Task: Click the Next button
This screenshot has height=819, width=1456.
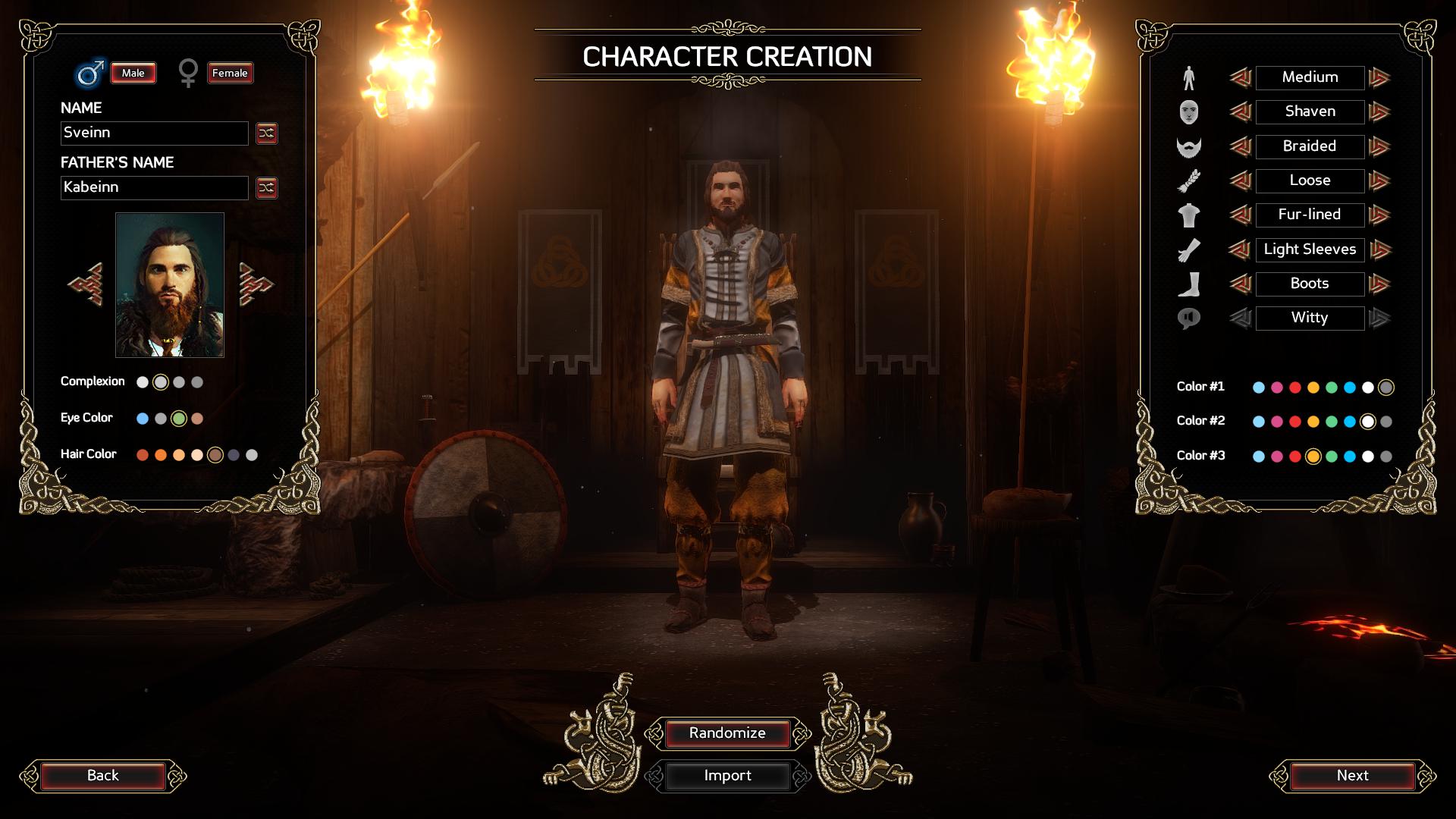Action: [x=1354, y=776]
